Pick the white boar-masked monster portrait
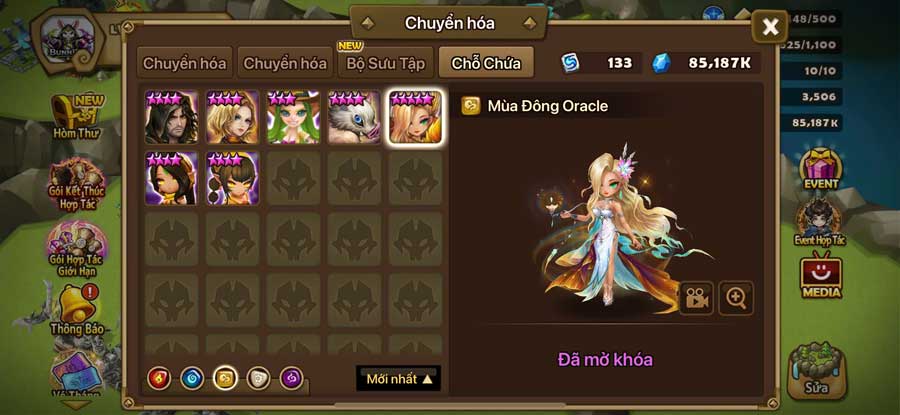The image size is (900, 415). (x=354, y=118)
